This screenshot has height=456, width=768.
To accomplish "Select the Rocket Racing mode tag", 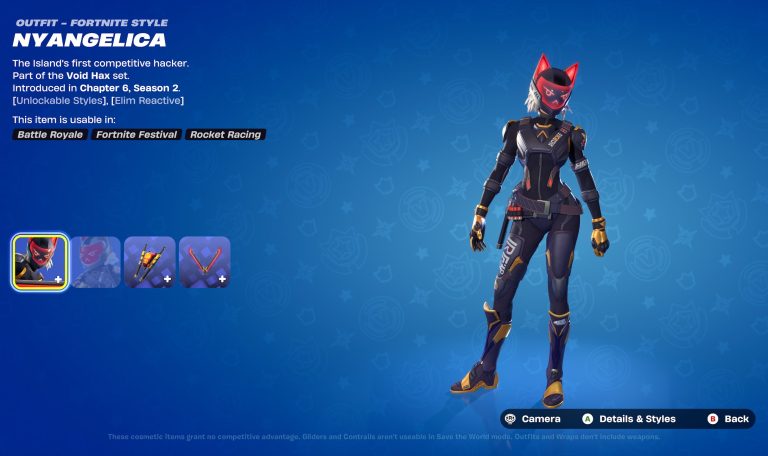I will click(225, 134).
